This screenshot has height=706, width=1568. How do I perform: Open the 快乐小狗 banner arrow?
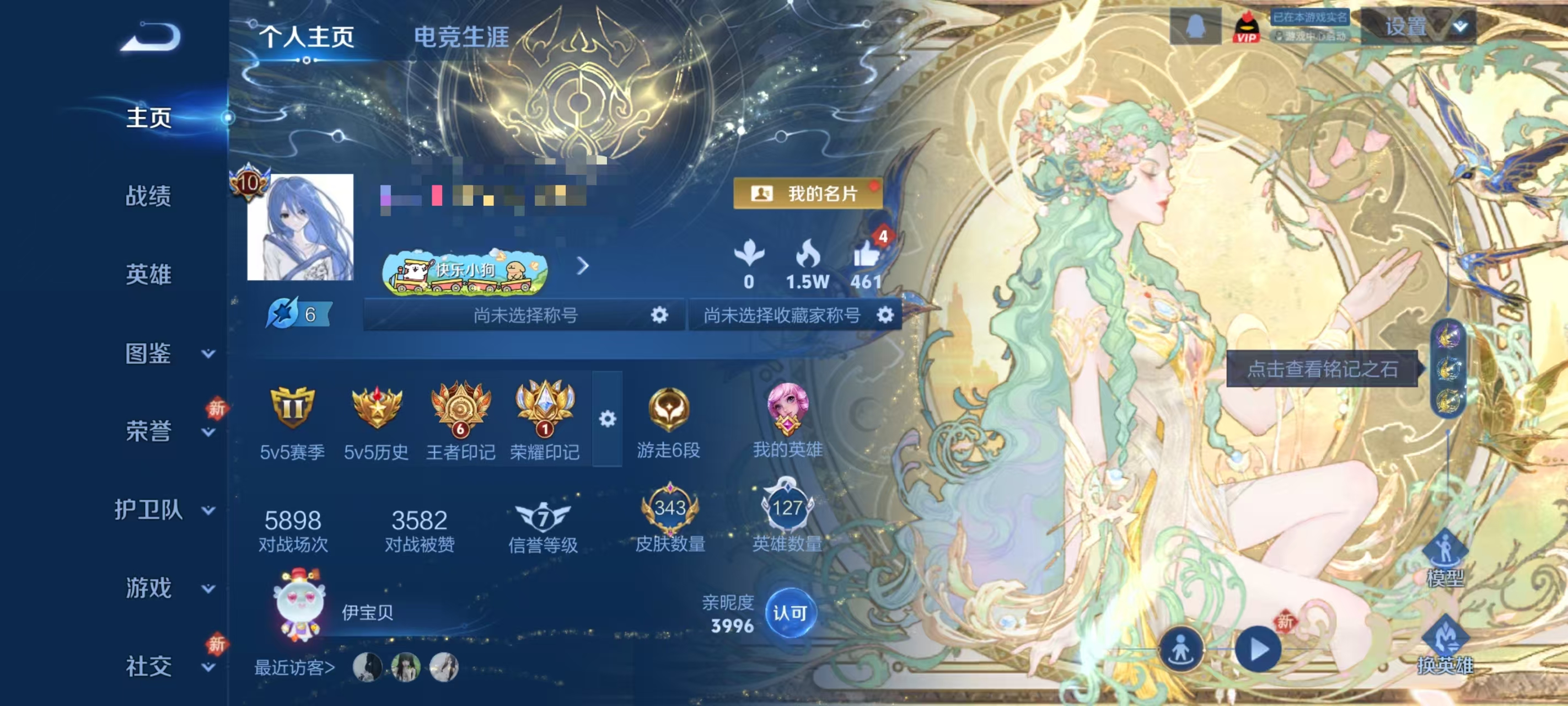584,267
